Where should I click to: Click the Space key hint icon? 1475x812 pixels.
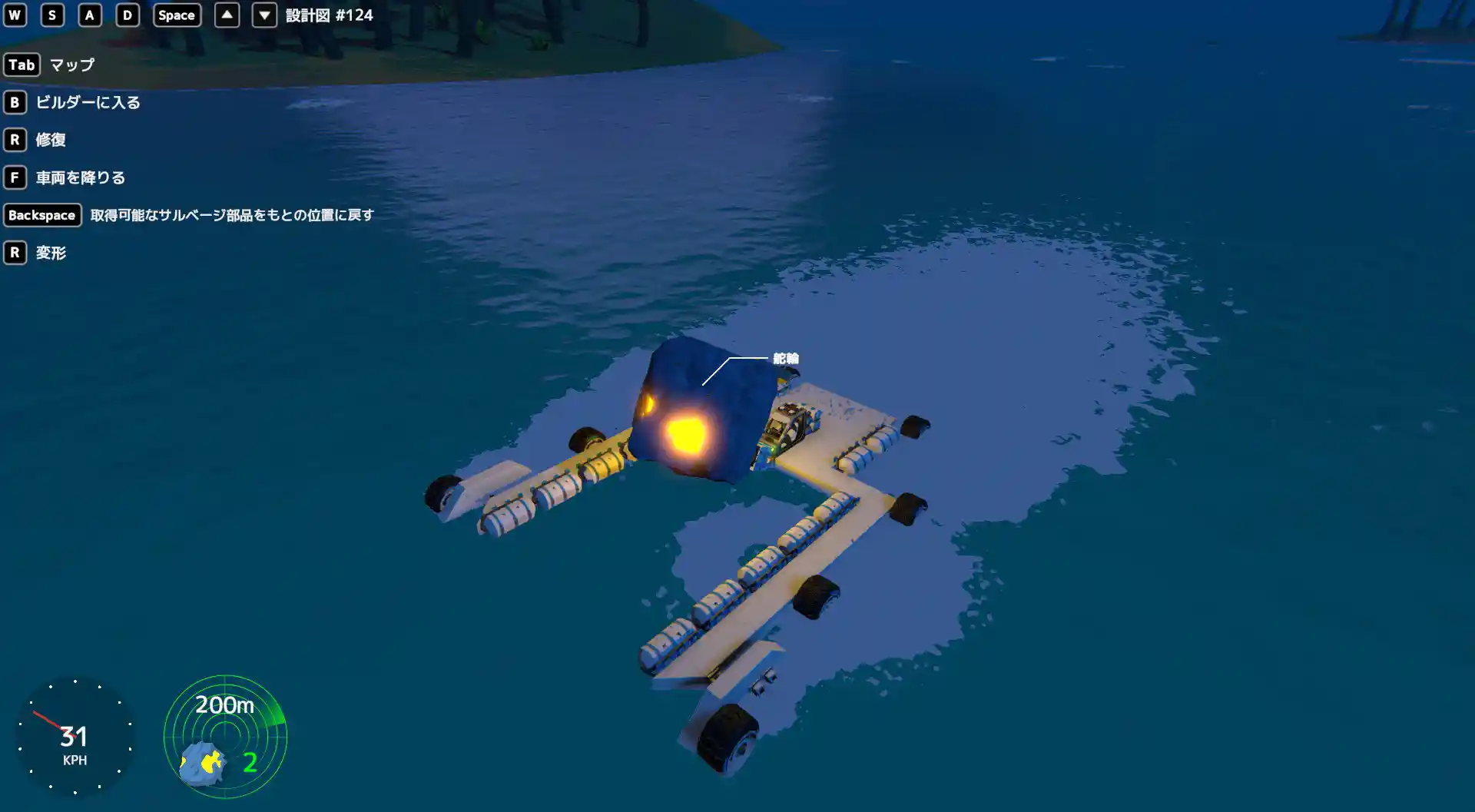coord(176,15)
